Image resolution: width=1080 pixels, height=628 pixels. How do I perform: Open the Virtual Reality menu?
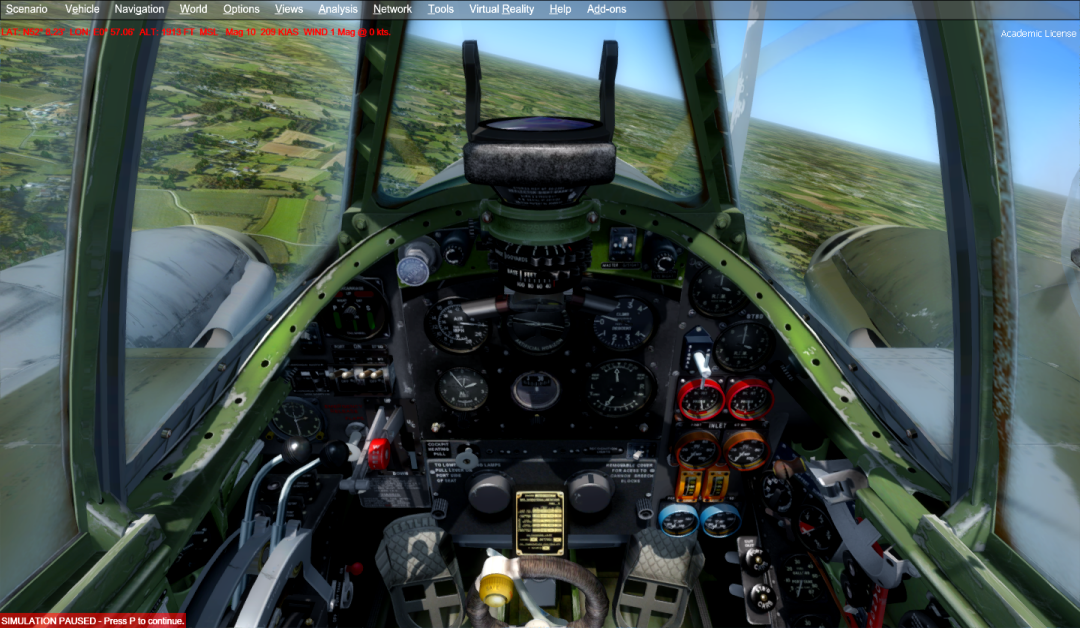501,9
